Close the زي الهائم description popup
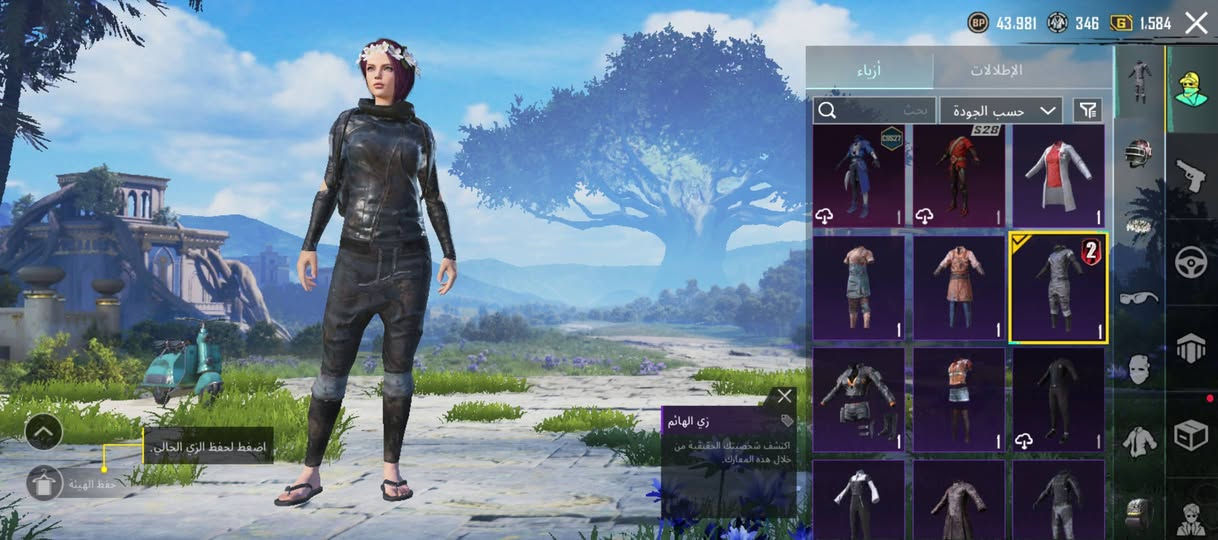Image resolution: width=1218 pixels, height=540 pixels. tap(785, 397)
